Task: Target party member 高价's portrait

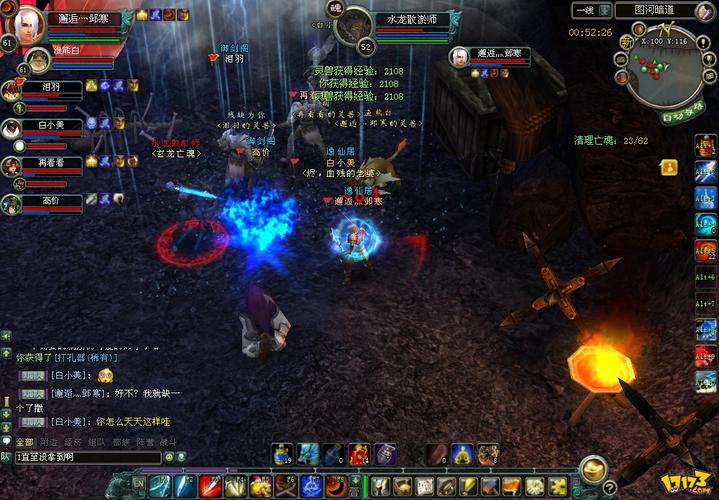Action: 12,204
